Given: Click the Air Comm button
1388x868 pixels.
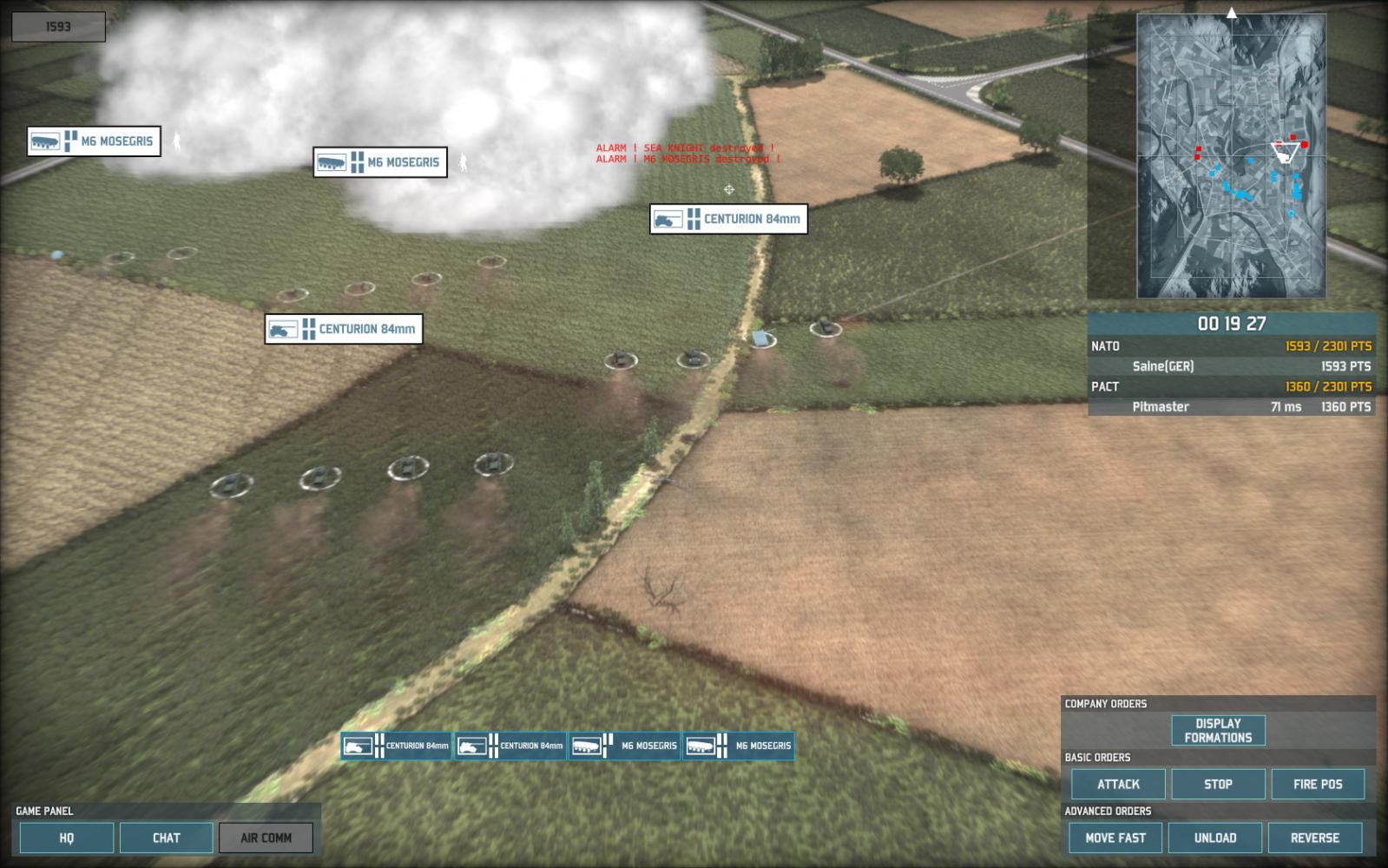Looking at the screenshot, I should [266, 838].
